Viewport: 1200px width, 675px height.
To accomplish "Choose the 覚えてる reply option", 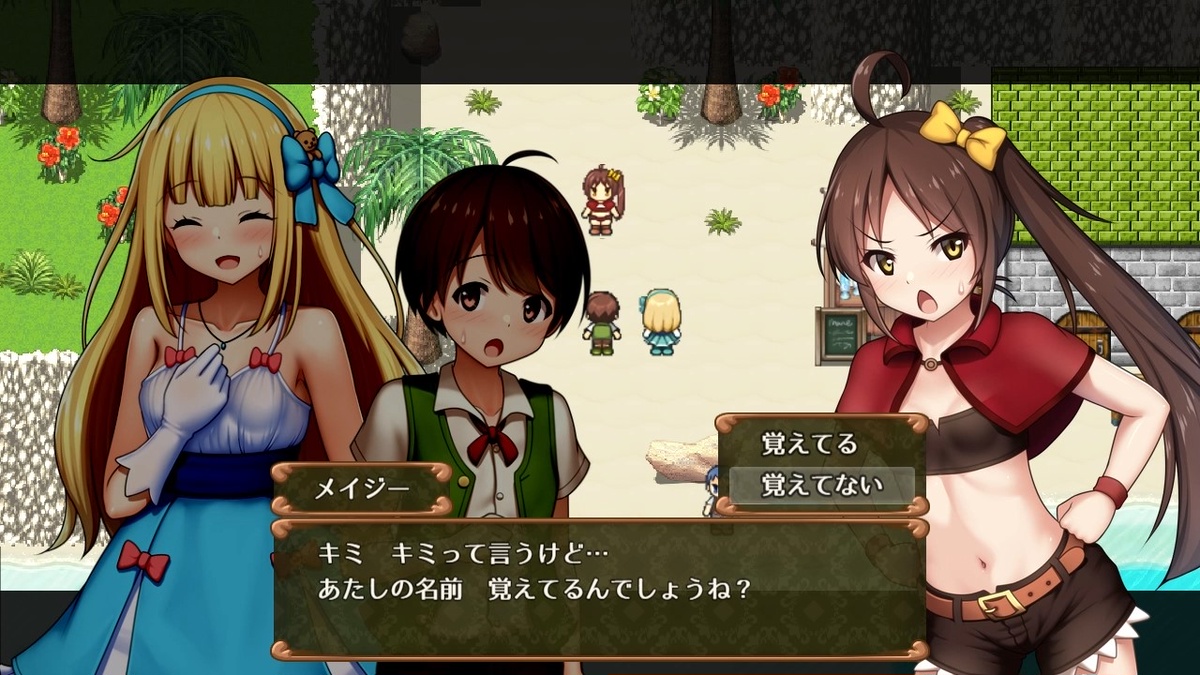I will point(809,443).
